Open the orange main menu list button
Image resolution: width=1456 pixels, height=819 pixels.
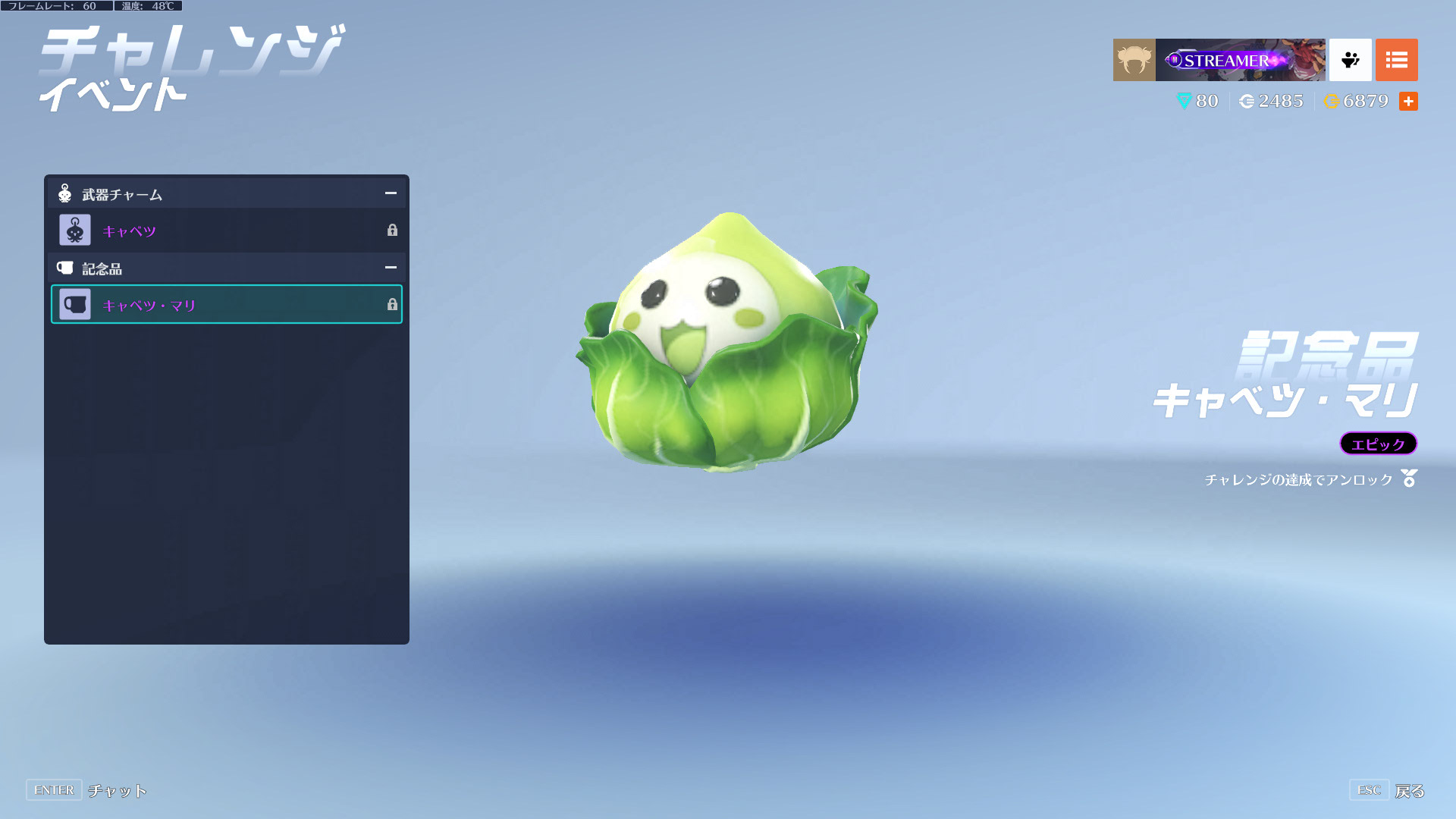click(x=1396, y=60)
